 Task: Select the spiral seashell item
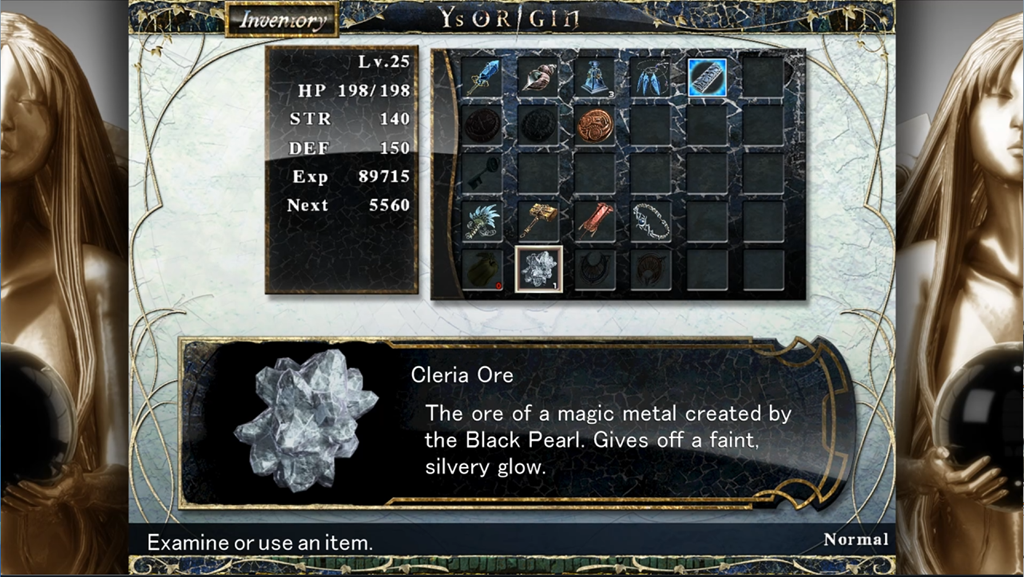click(538, 77)
